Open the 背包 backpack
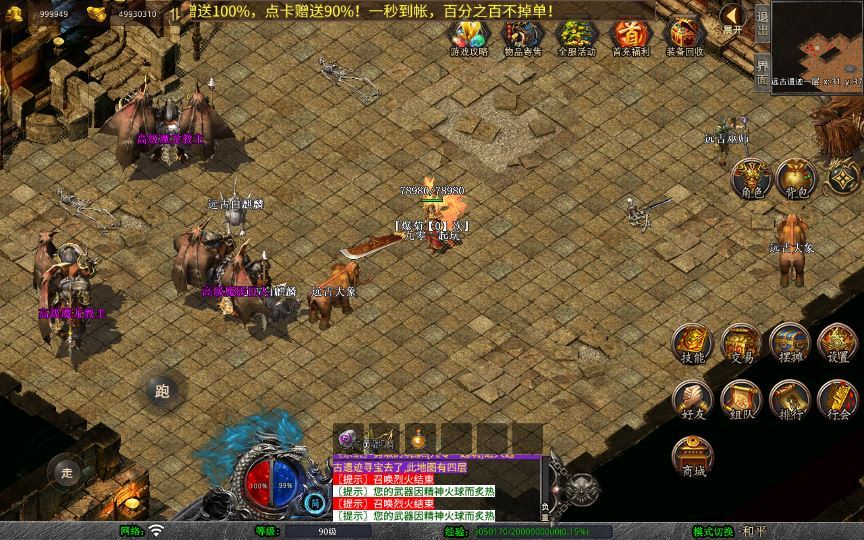864x540 pixels. pos(796,178)
